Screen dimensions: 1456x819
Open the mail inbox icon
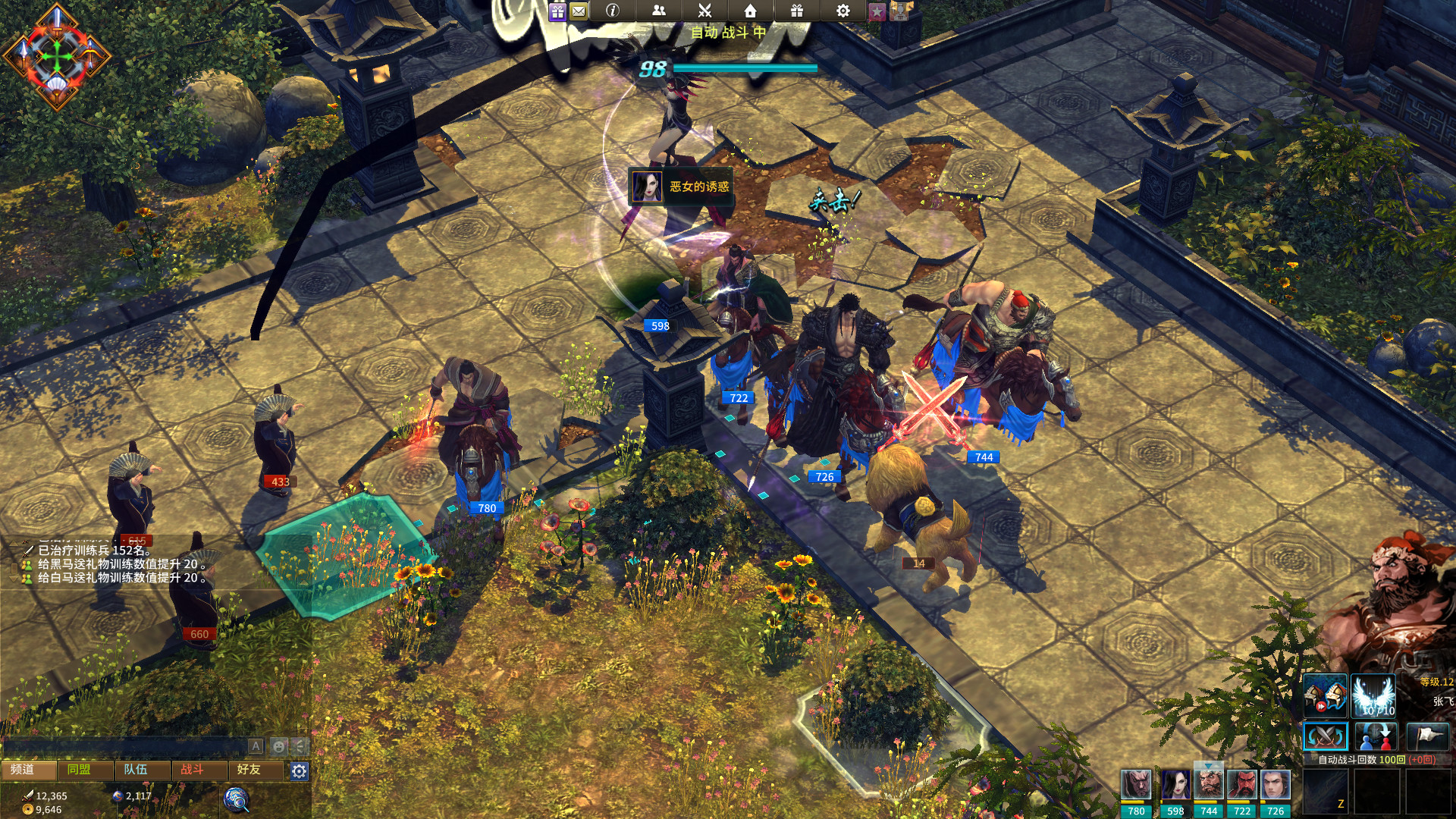pyautogui.click(x=578, y=11)
